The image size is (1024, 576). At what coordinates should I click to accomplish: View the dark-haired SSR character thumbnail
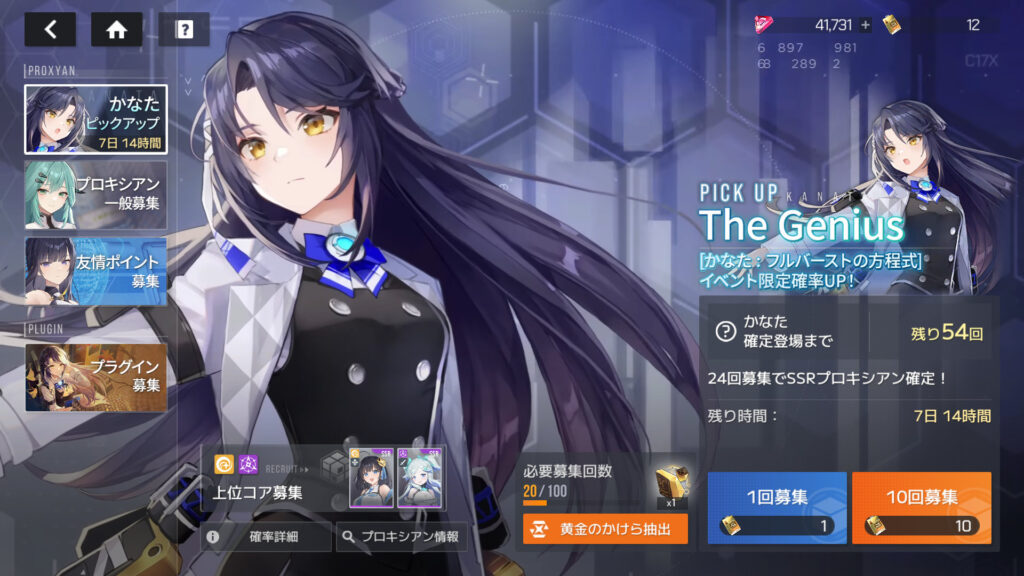(371, 477)
